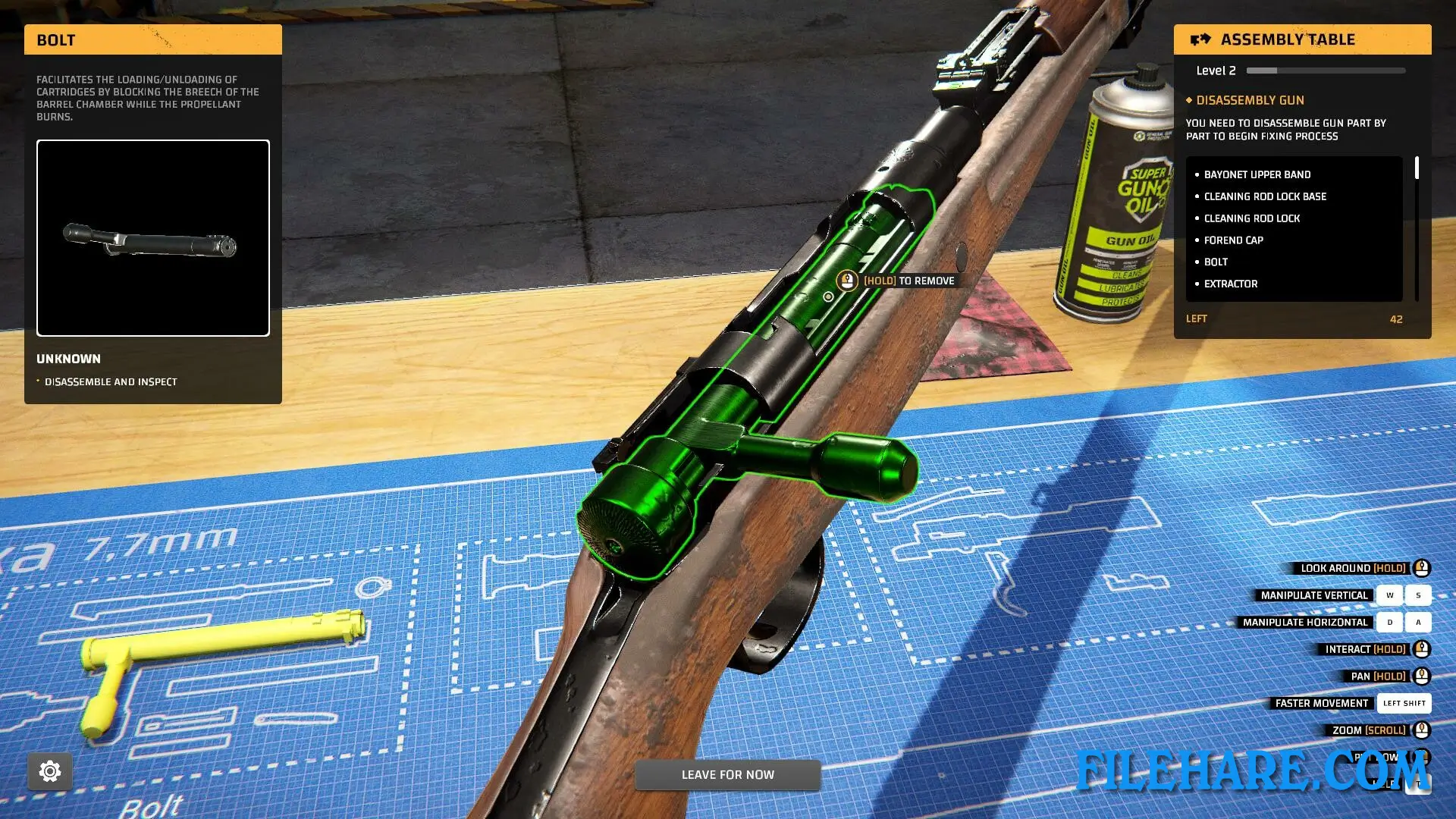
Task: Expand the Bayonet Upper Band list entry
Action: click(1257, 174)
